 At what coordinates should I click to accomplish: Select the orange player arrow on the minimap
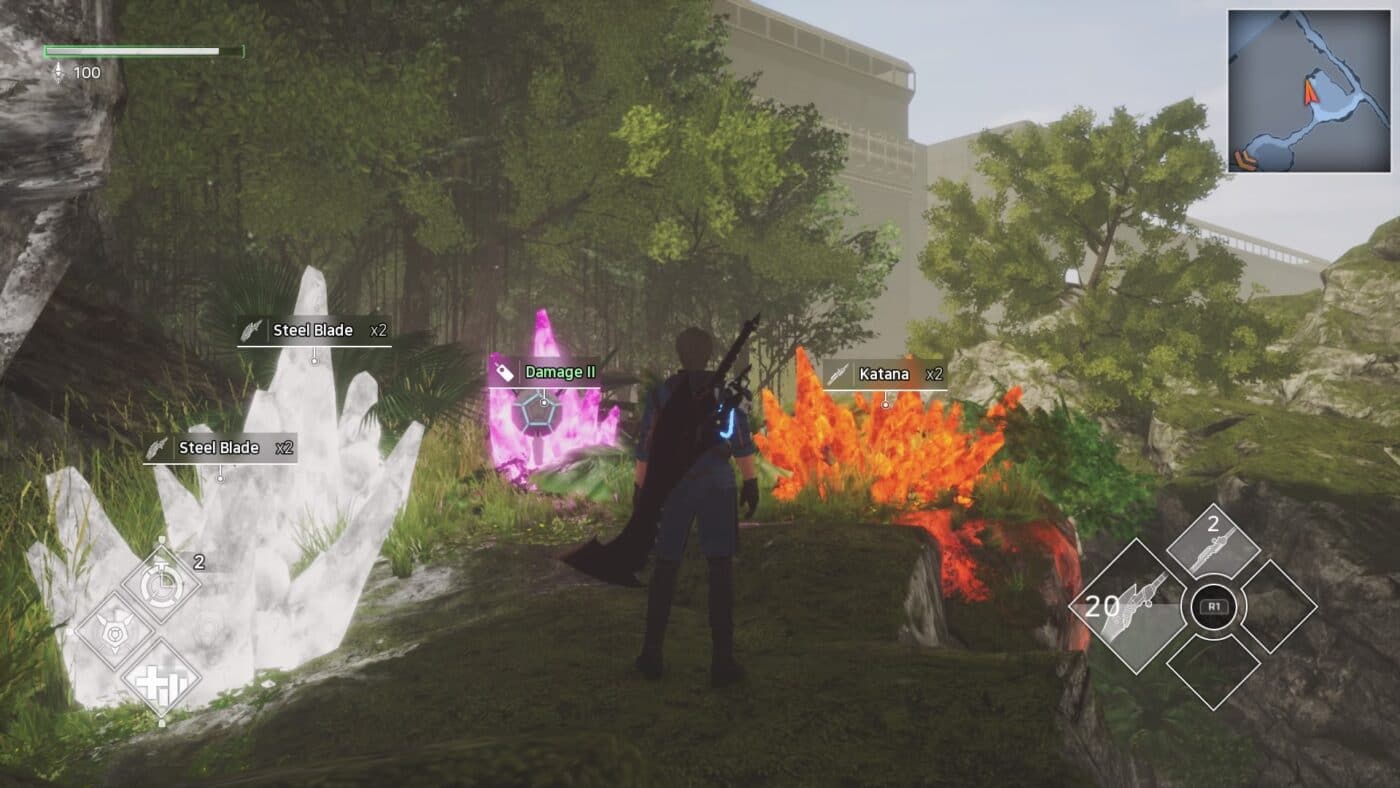[1311, 92]
